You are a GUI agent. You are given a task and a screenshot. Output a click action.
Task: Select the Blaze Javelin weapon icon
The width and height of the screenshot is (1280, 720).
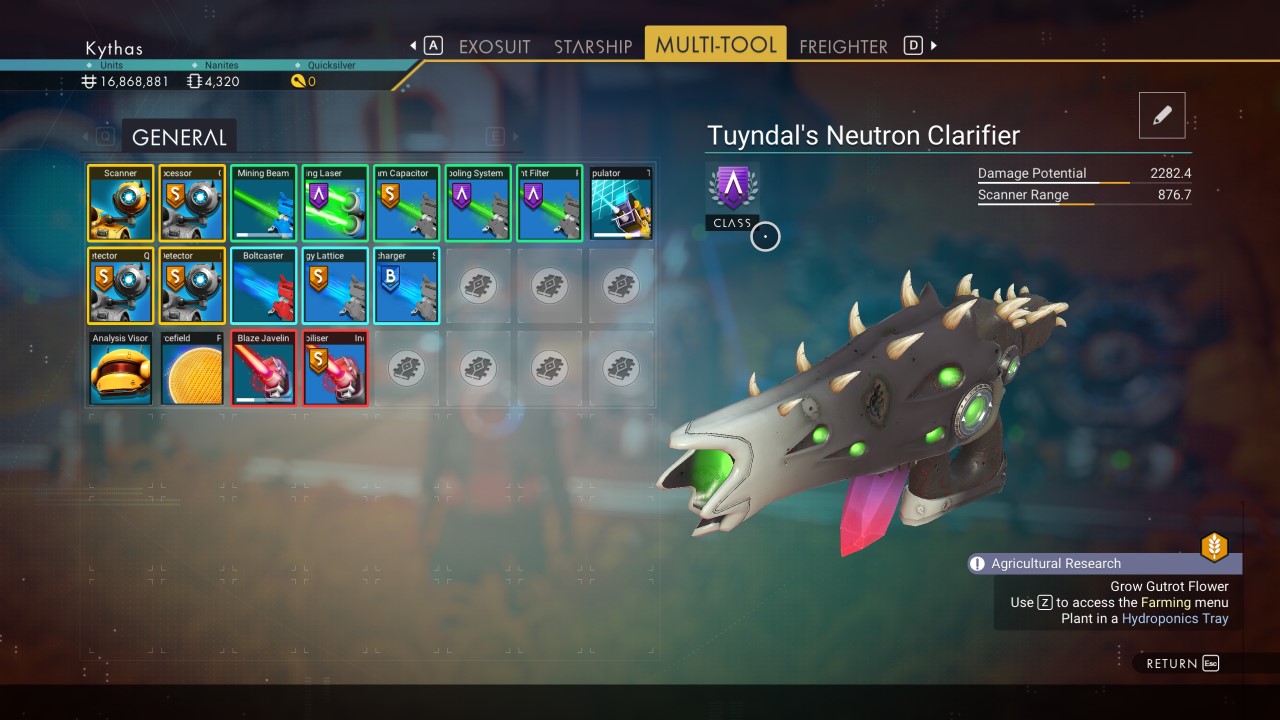[263, 369]
